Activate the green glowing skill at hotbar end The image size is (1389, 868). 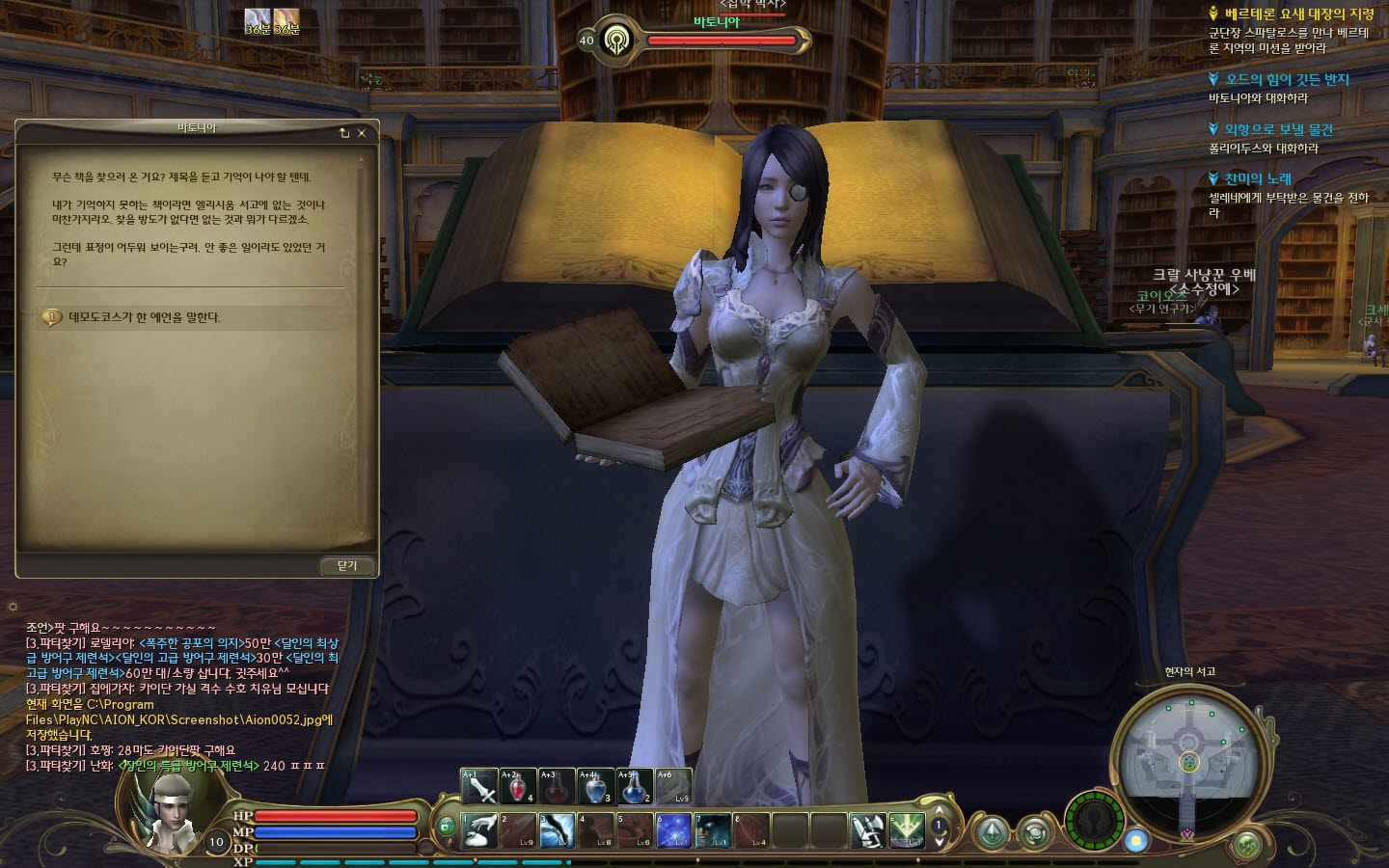[906, 830]
